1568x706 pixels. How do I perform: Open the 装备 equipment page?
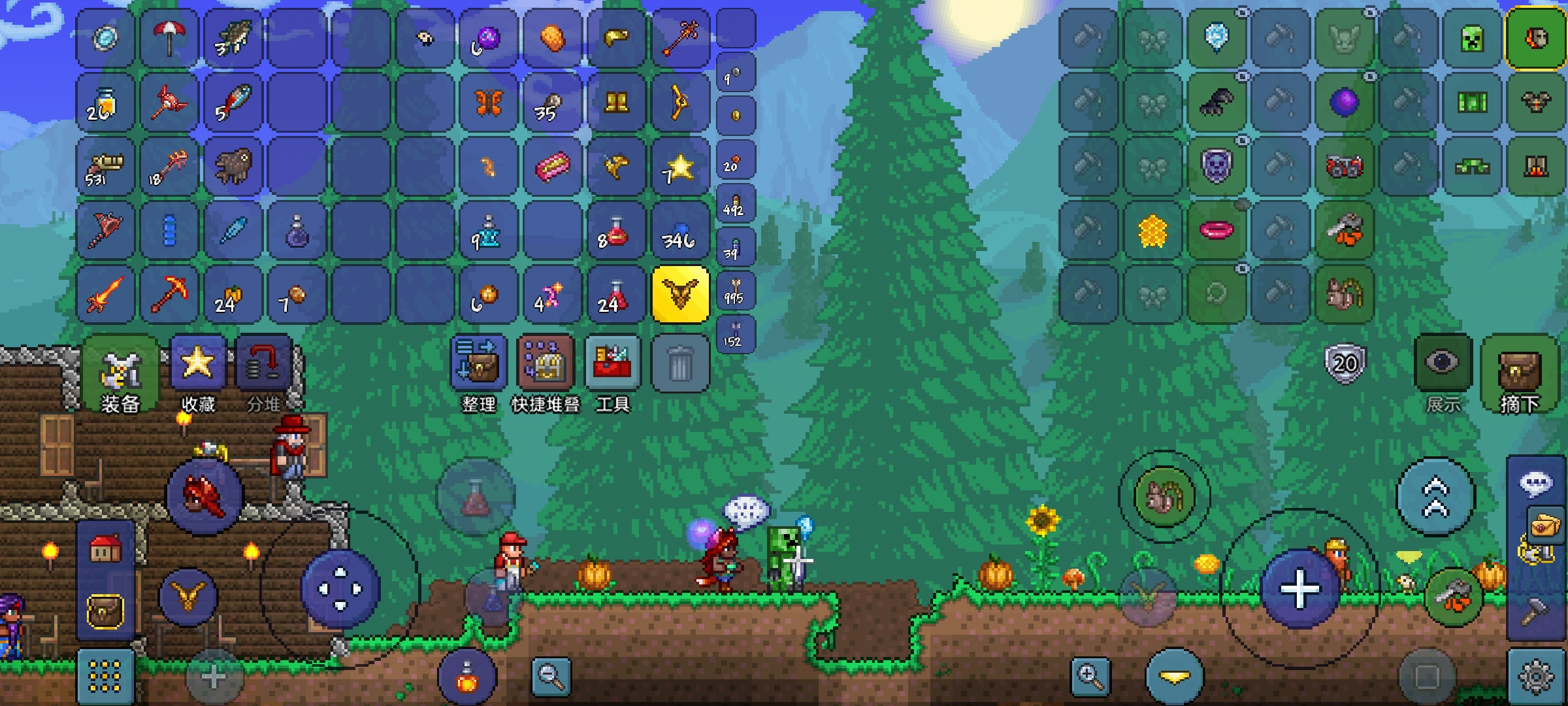120,373
